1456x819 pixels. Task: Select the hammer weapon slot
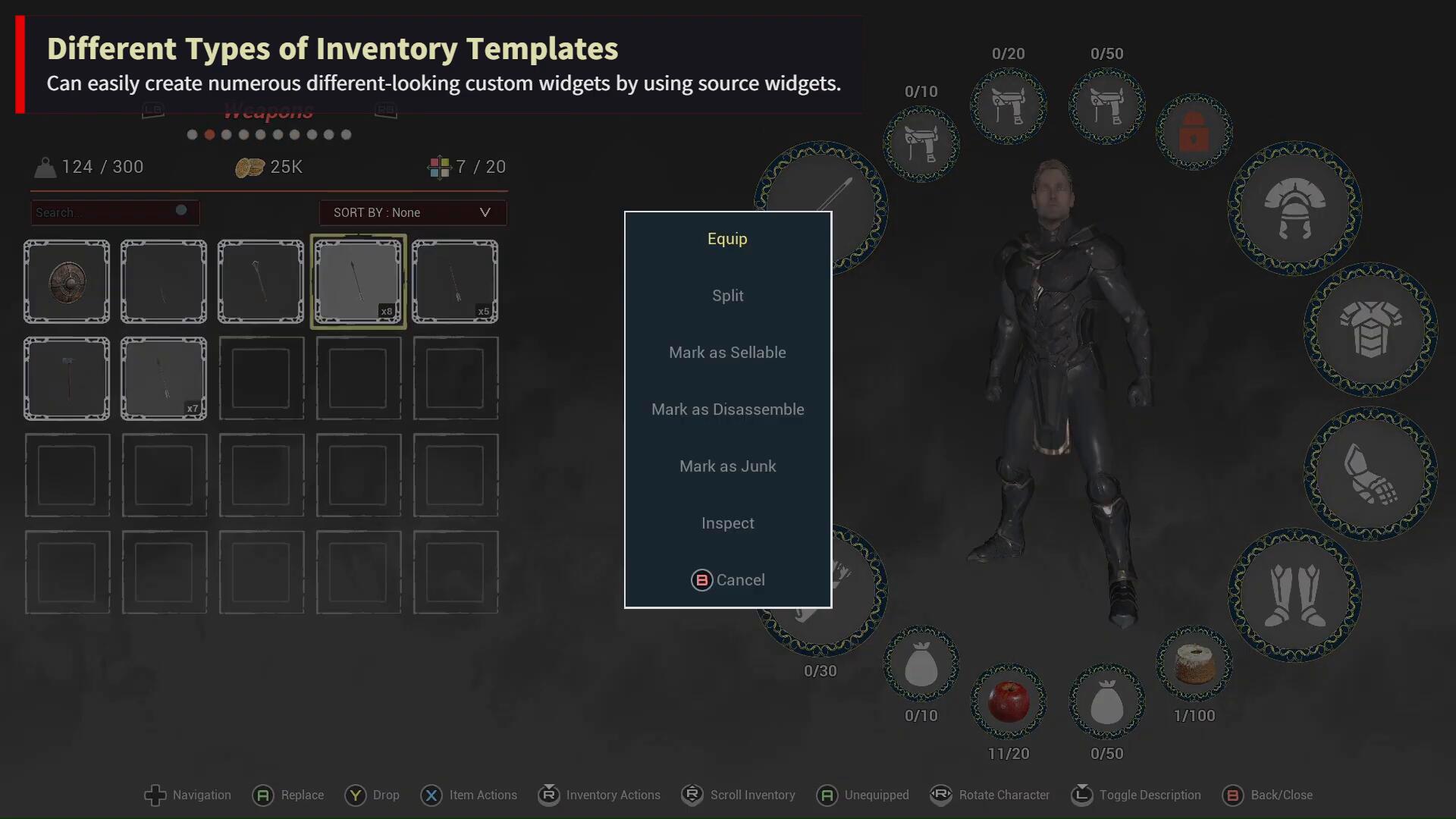67,379
